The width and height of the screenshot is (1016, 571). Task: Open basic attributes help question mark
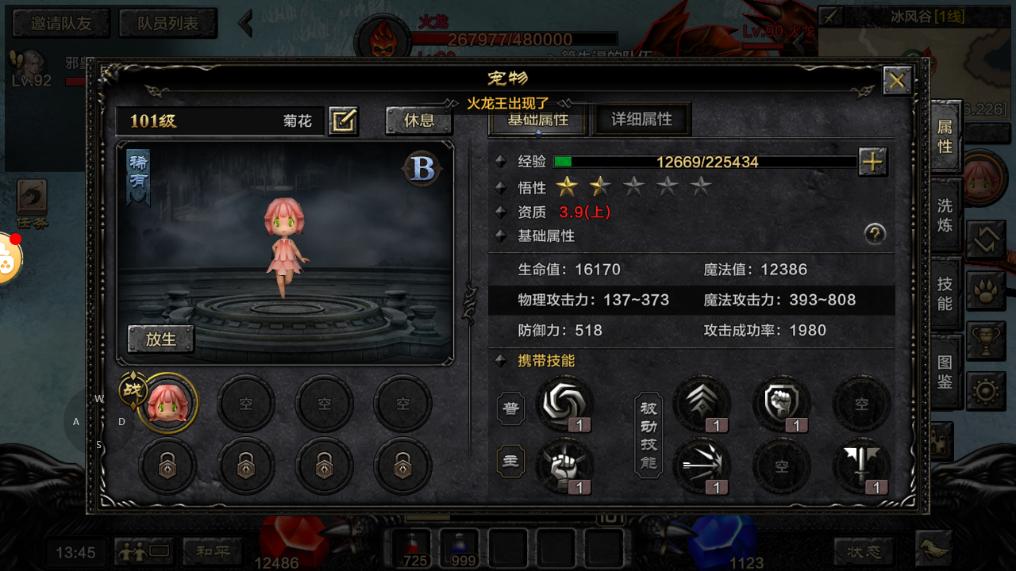click(x=875, y=234)
